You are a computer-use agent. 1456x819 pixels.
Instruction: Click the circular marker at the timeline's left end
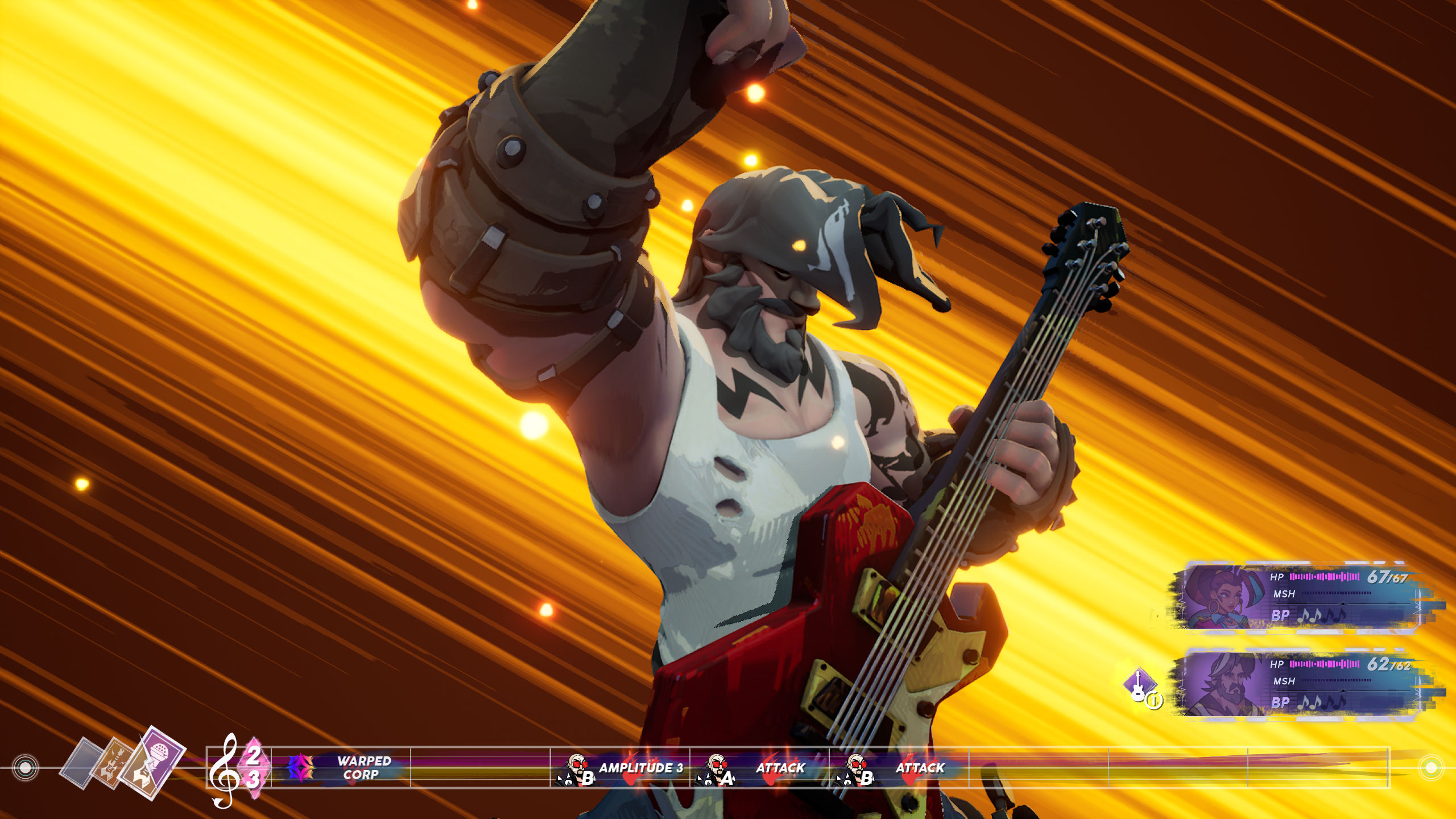tap(25, 769)
